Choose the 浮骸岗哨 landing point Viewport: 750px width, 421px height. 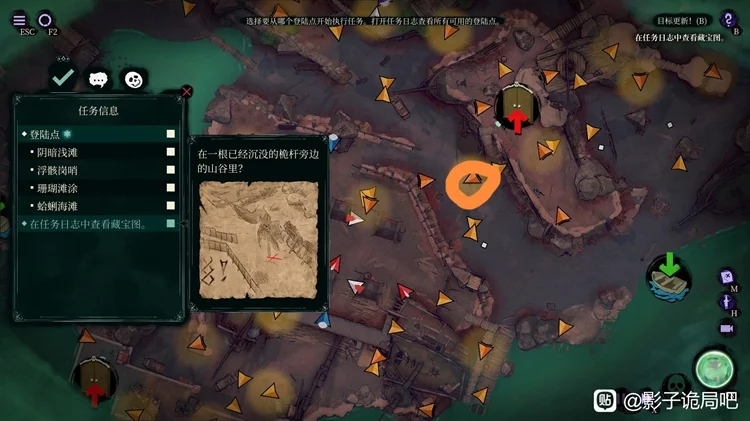point(97,170)
